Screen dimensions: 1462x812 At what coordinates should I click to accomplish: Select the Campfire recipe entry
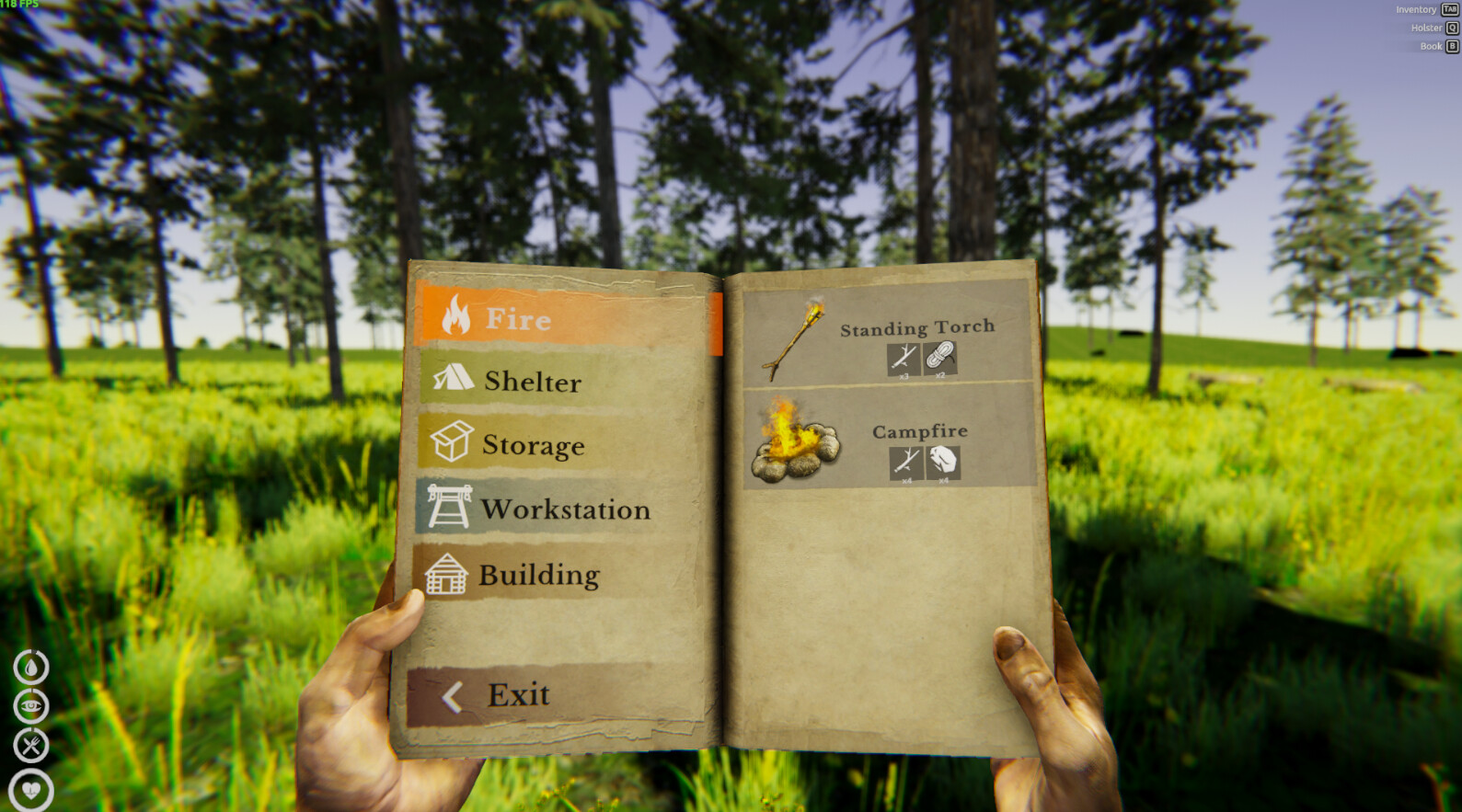(x=883, y=441)
